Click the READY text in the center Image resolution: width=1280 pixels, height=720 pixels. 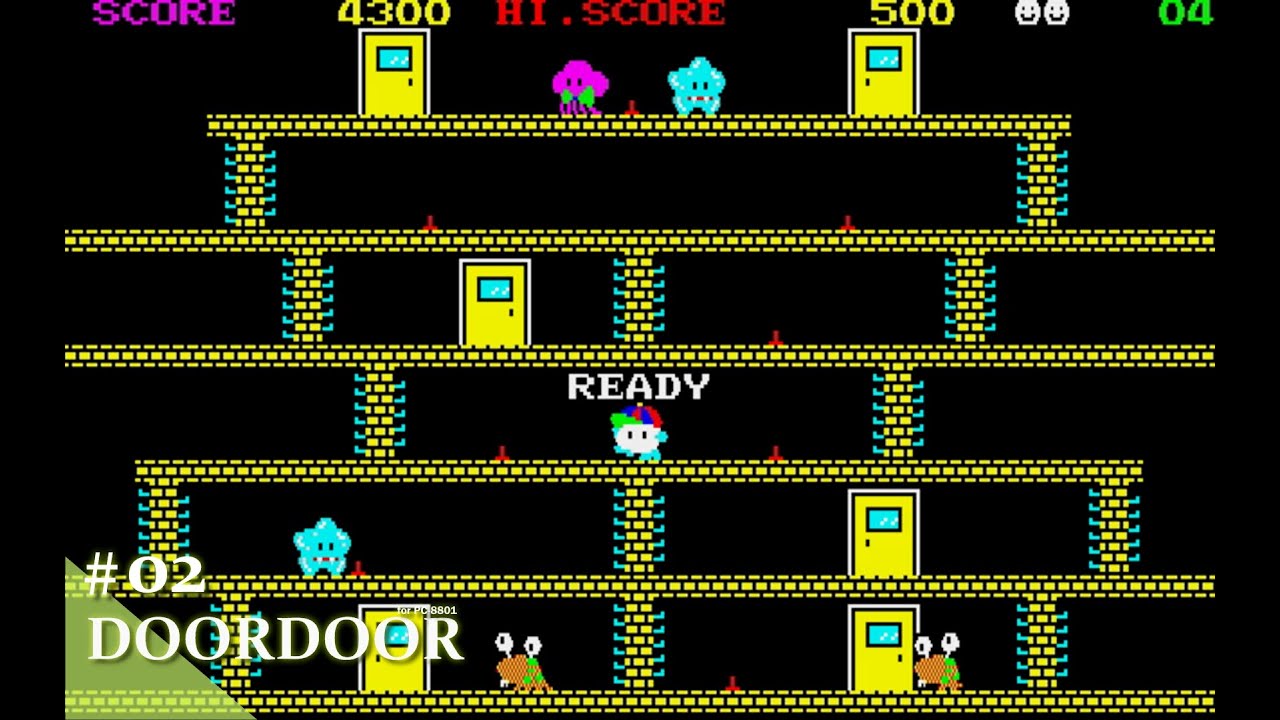(x=638, y=387)
